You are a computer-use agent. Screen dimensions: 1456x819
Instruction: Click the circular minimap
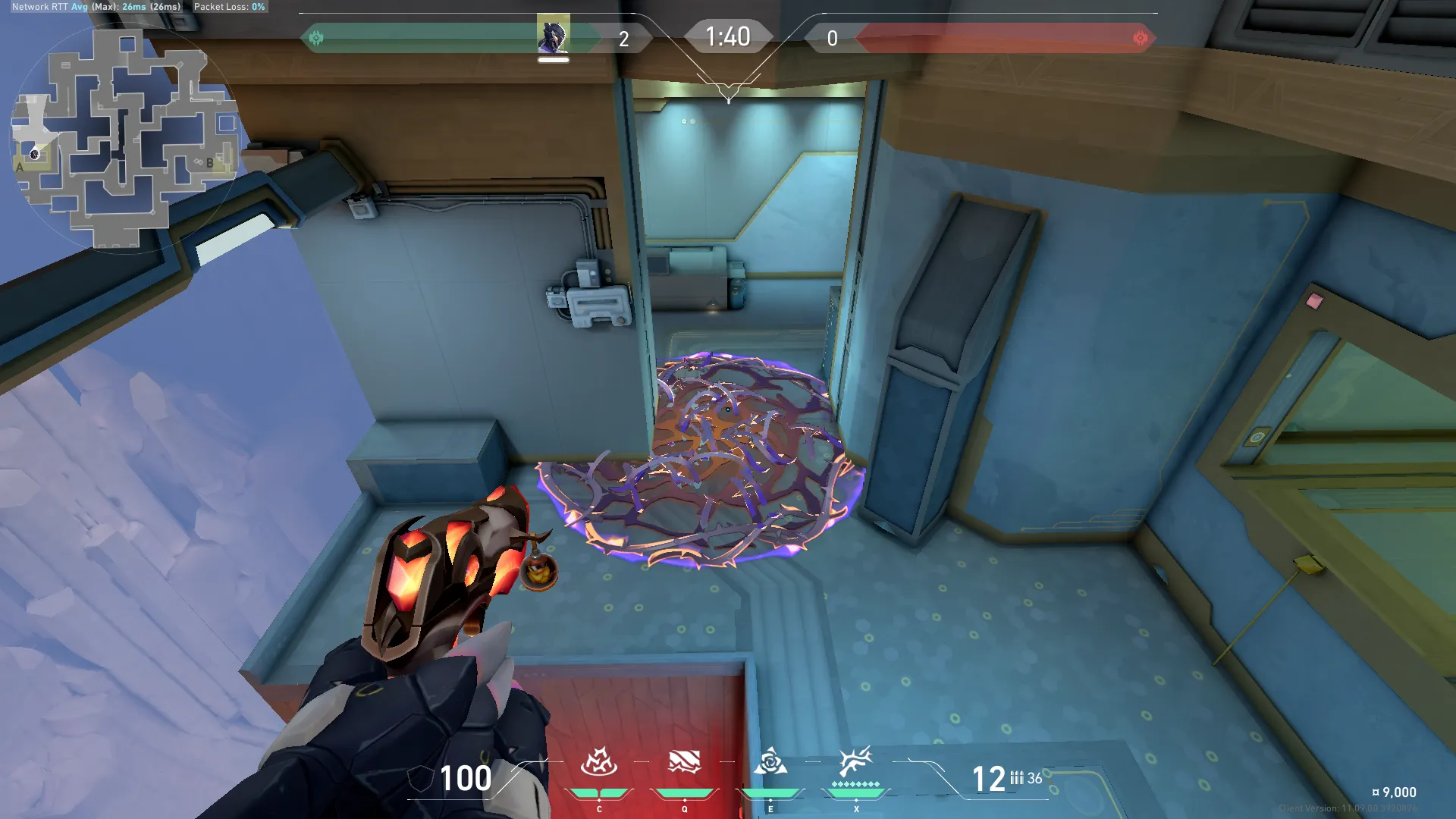[x=125, y=136]
